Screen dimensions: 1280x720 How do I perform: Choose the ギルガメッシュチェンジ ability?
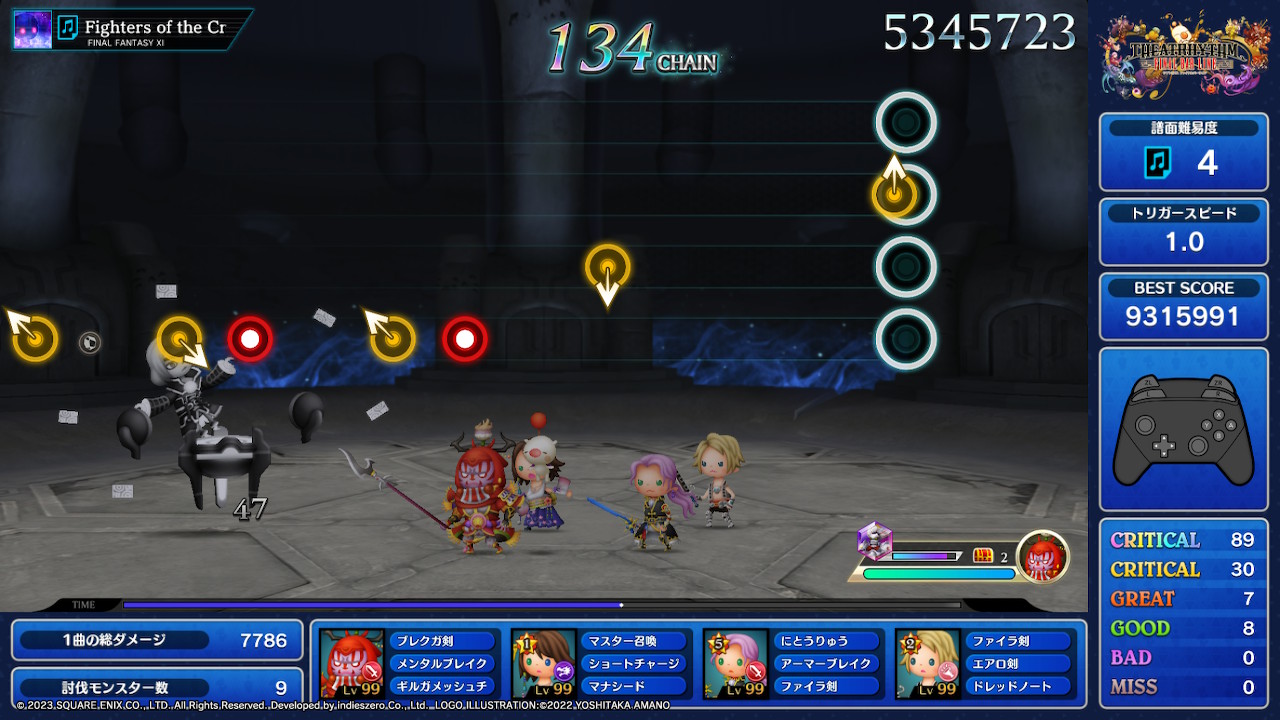coord(441,686)
